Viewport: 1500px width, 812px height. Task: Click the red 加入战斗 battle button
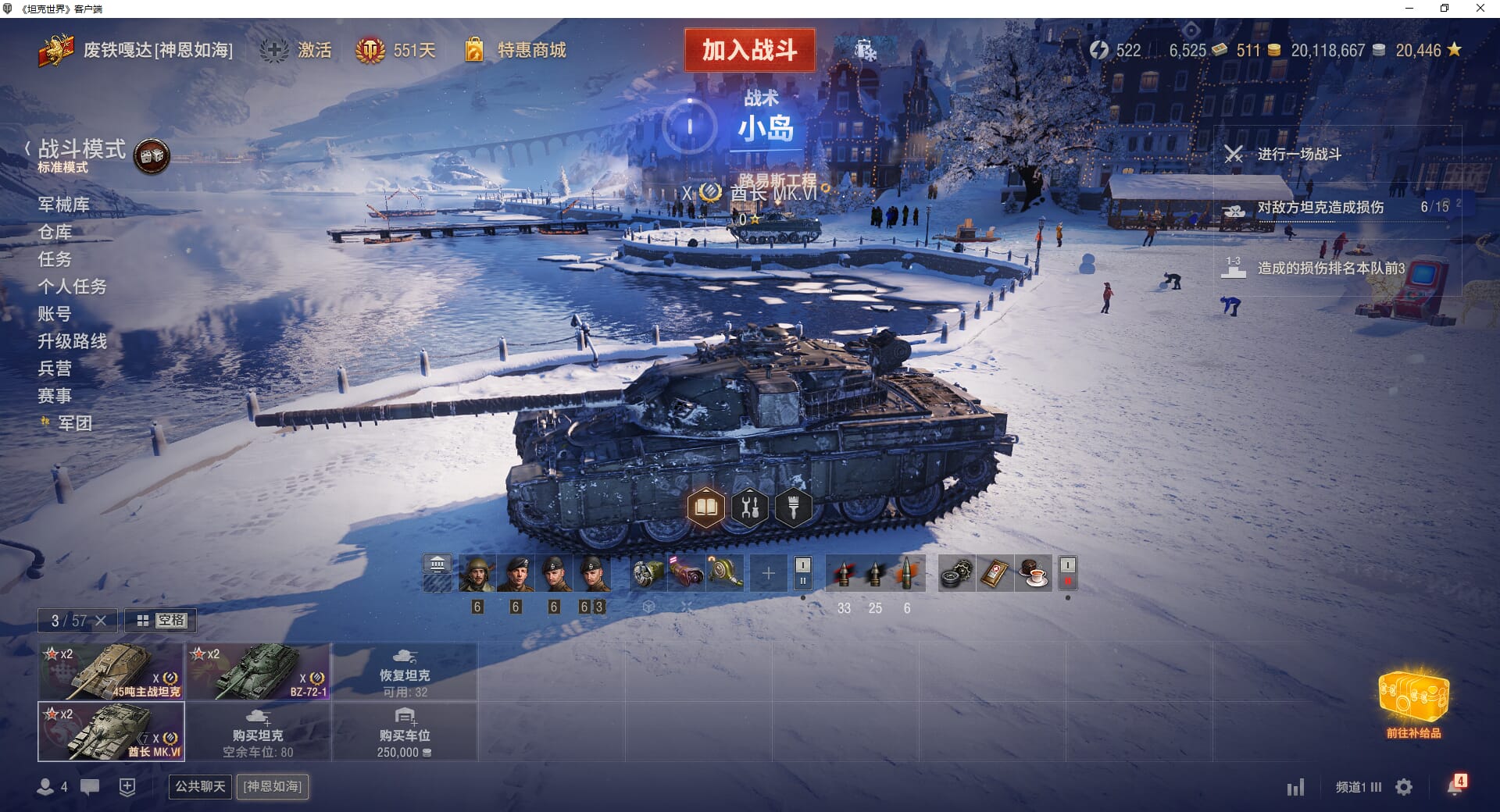(749, 50)
